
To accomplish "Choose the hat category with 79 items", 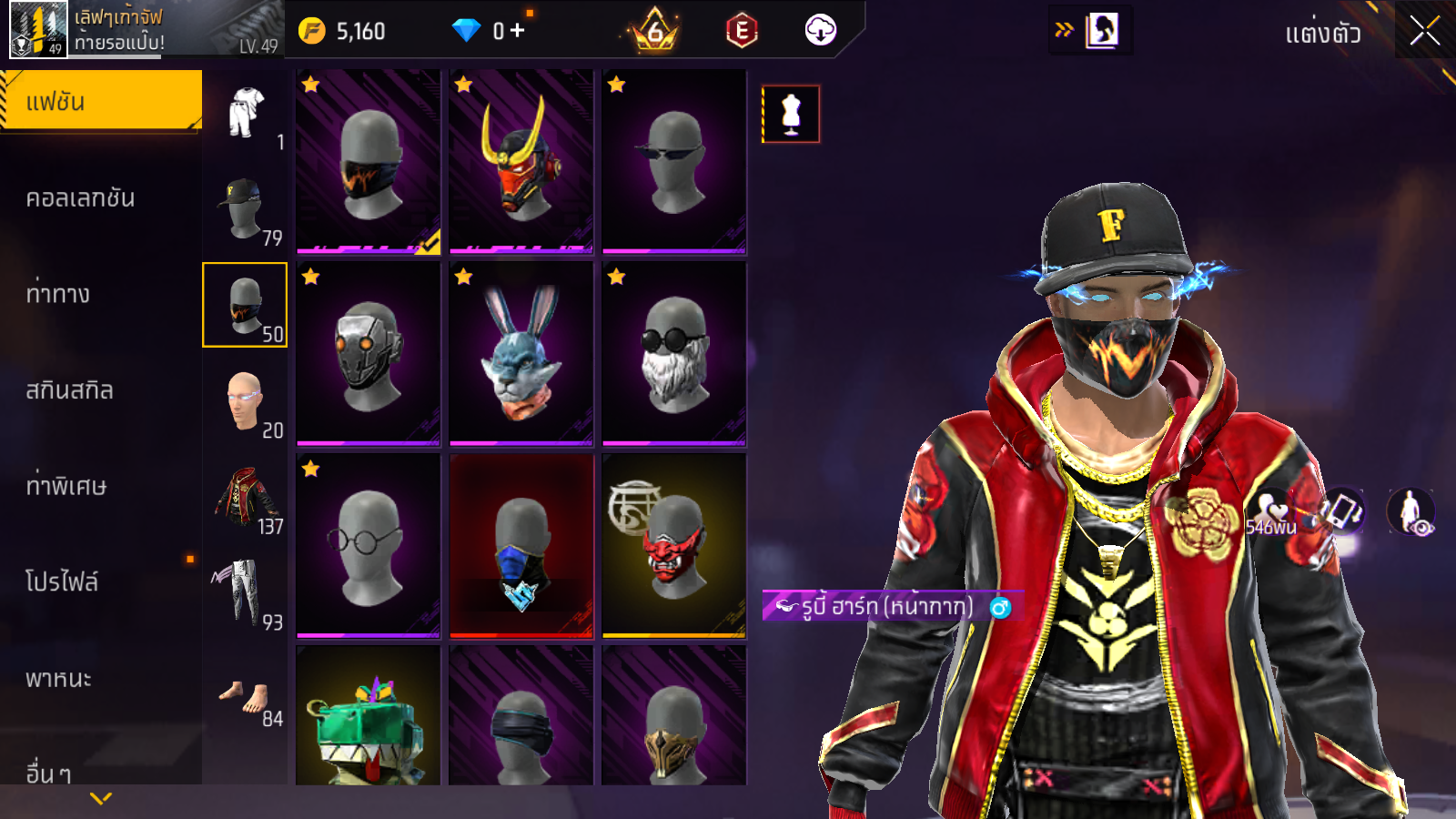I will pos(245,209).
